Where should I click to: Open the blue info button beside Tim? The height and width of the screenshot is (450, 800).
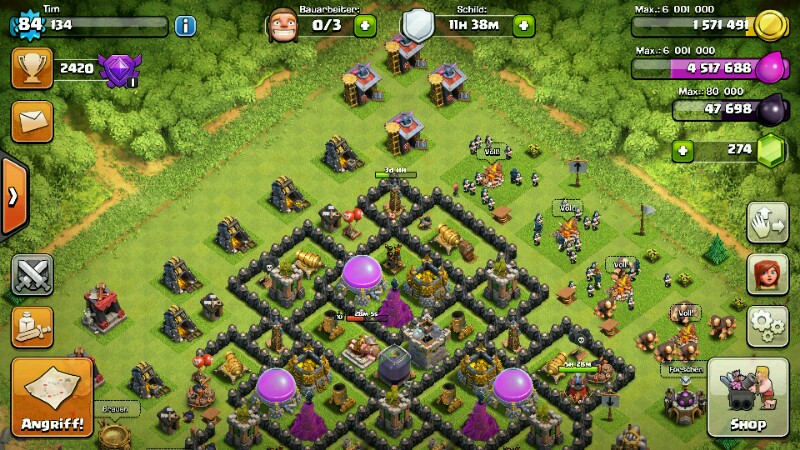(x=185, y=26)
